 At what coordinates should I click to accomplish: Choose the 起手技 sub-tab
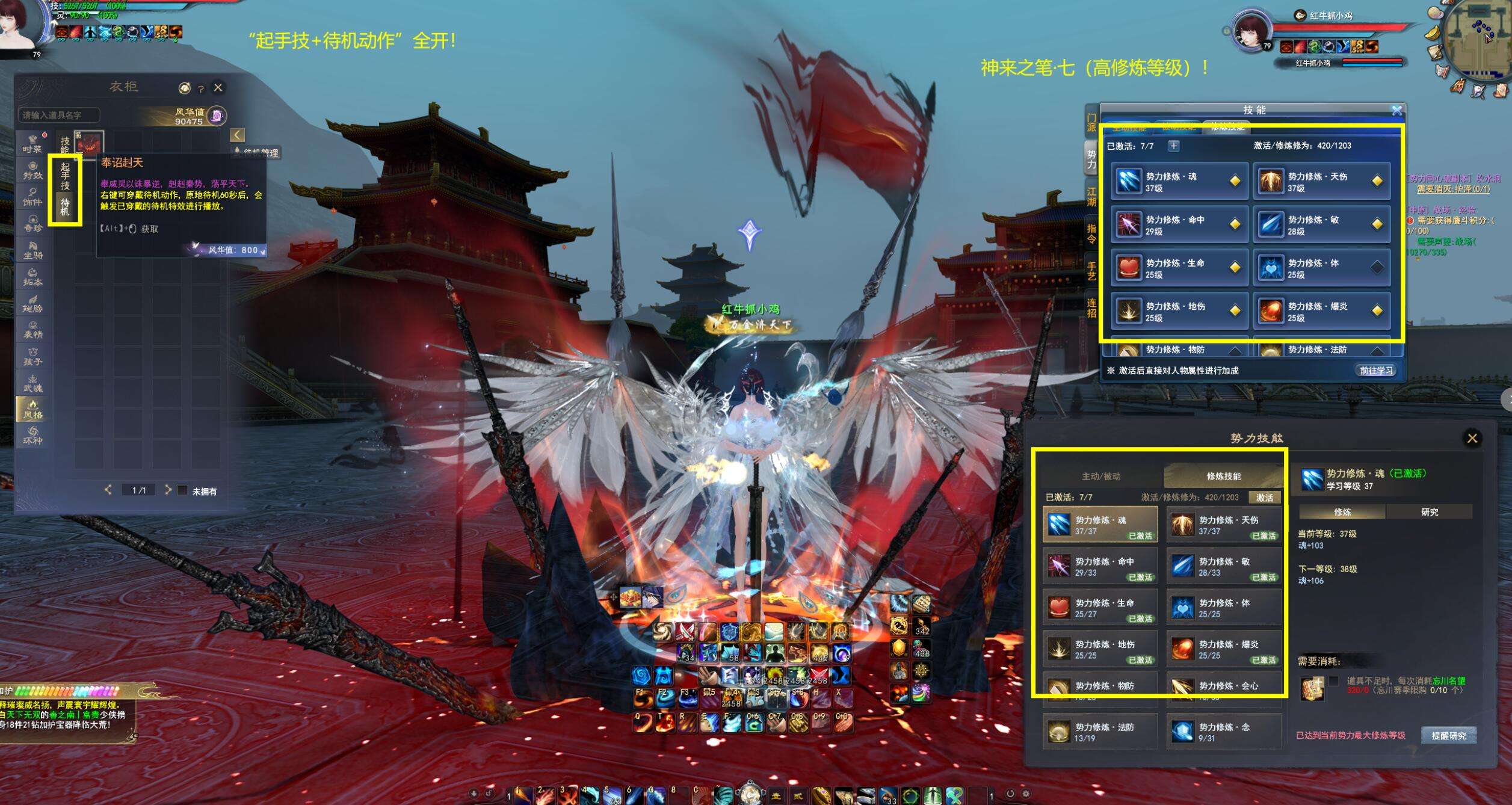(65, 176)
